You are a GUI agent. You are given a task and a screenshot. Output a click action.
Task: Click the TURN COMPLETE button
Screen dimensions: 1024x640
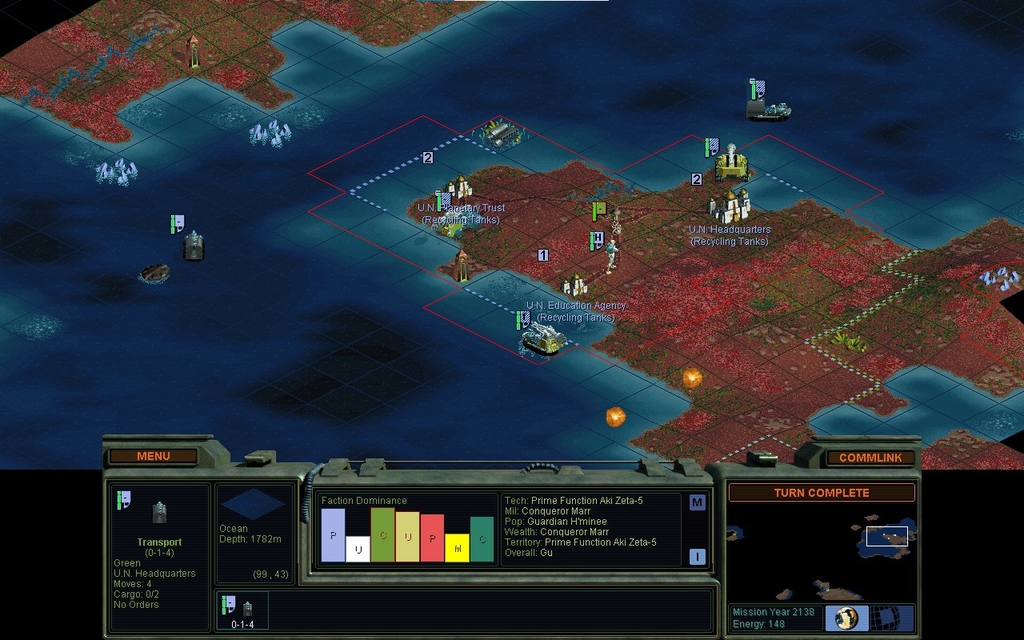click(x=821, y=493)
